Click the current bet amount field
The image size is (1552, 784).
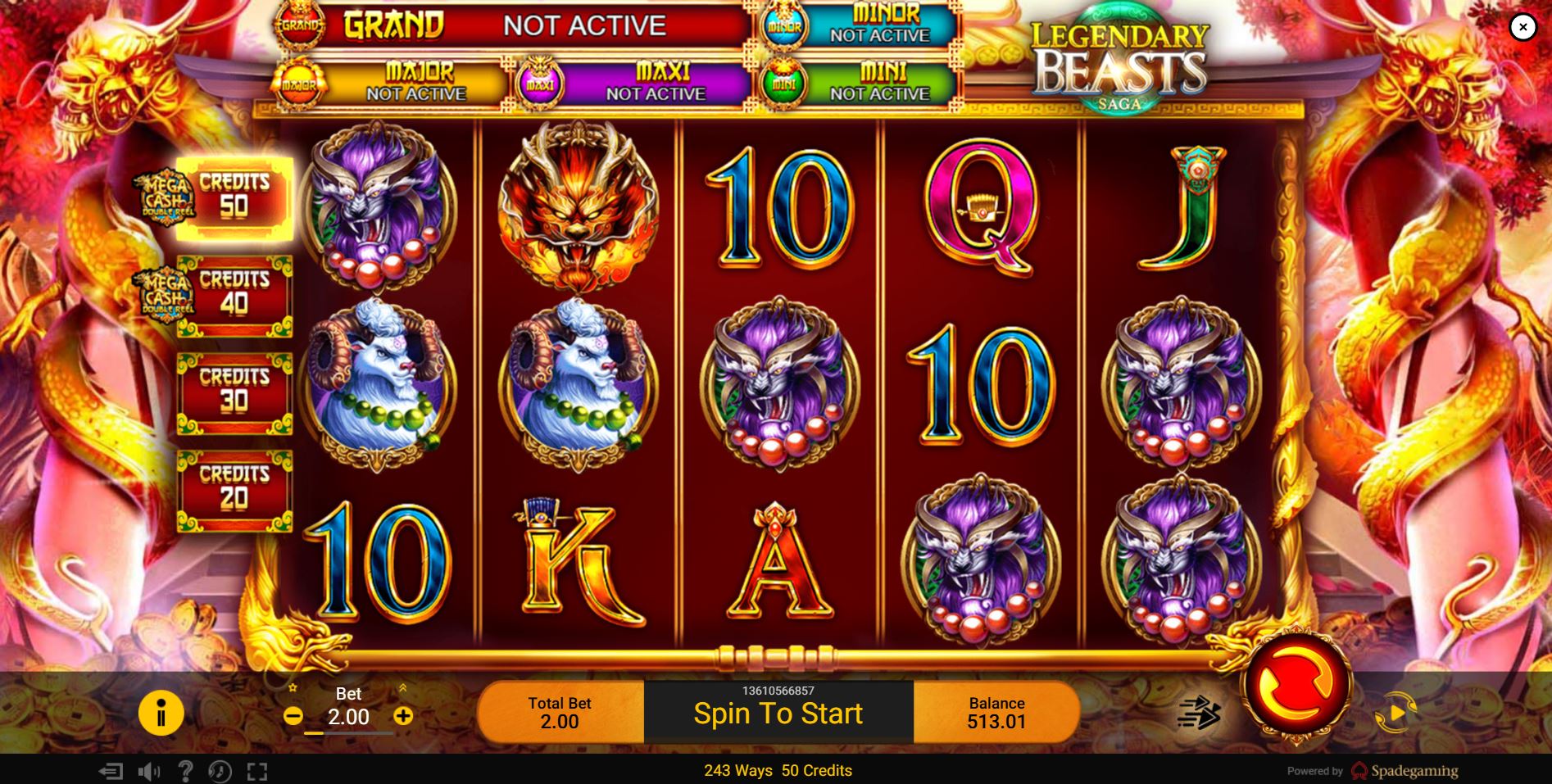pyautogui.click(x=350, y=717)
